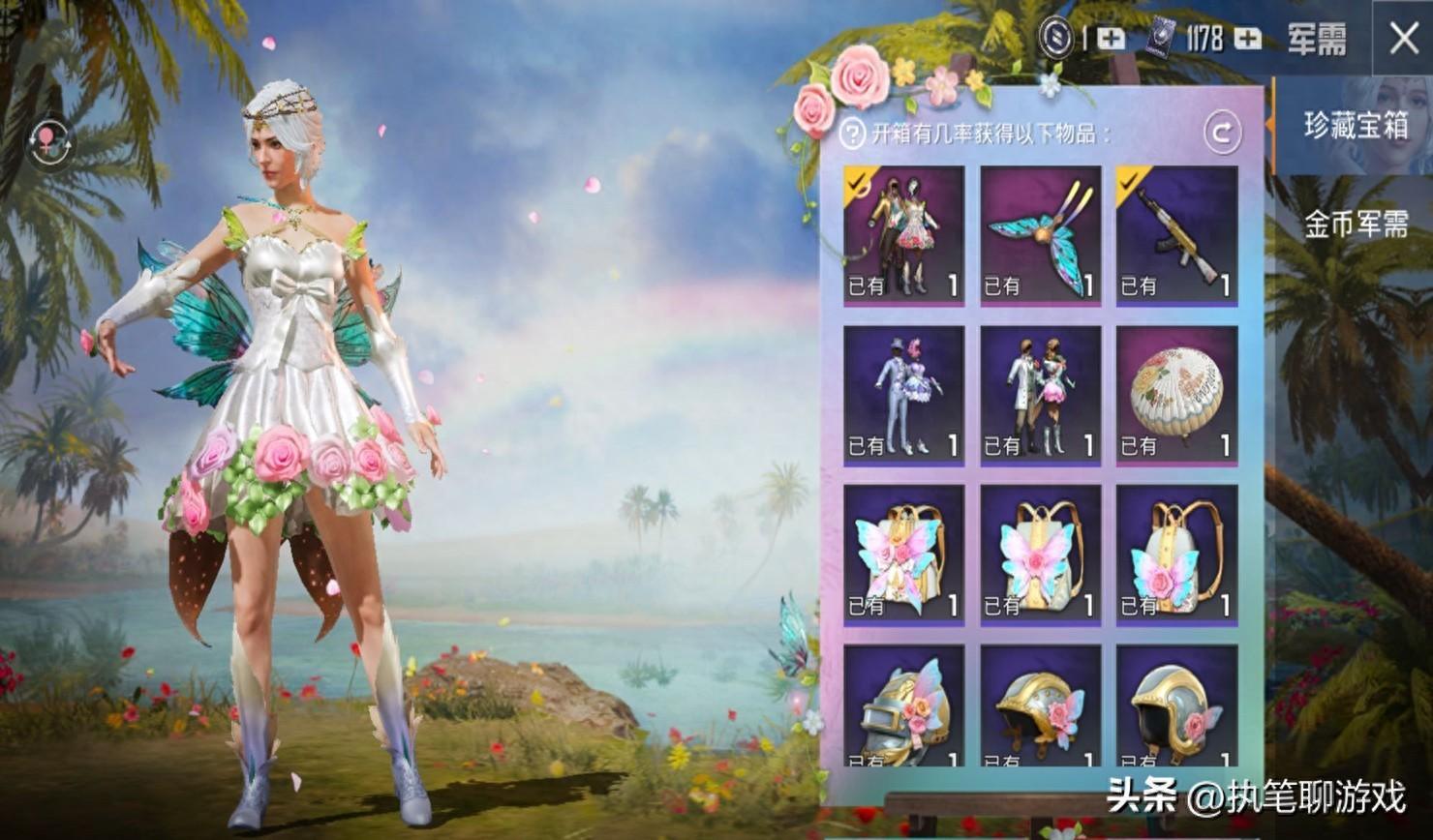Close the supply crate screen
This screenshot has width=1433, height=840.
click(1403, 39)
